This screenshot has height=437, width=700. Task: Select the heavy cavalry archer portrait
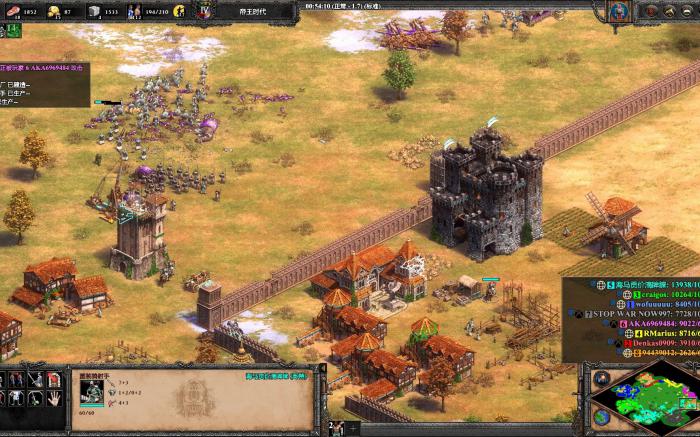coord(90,391)
